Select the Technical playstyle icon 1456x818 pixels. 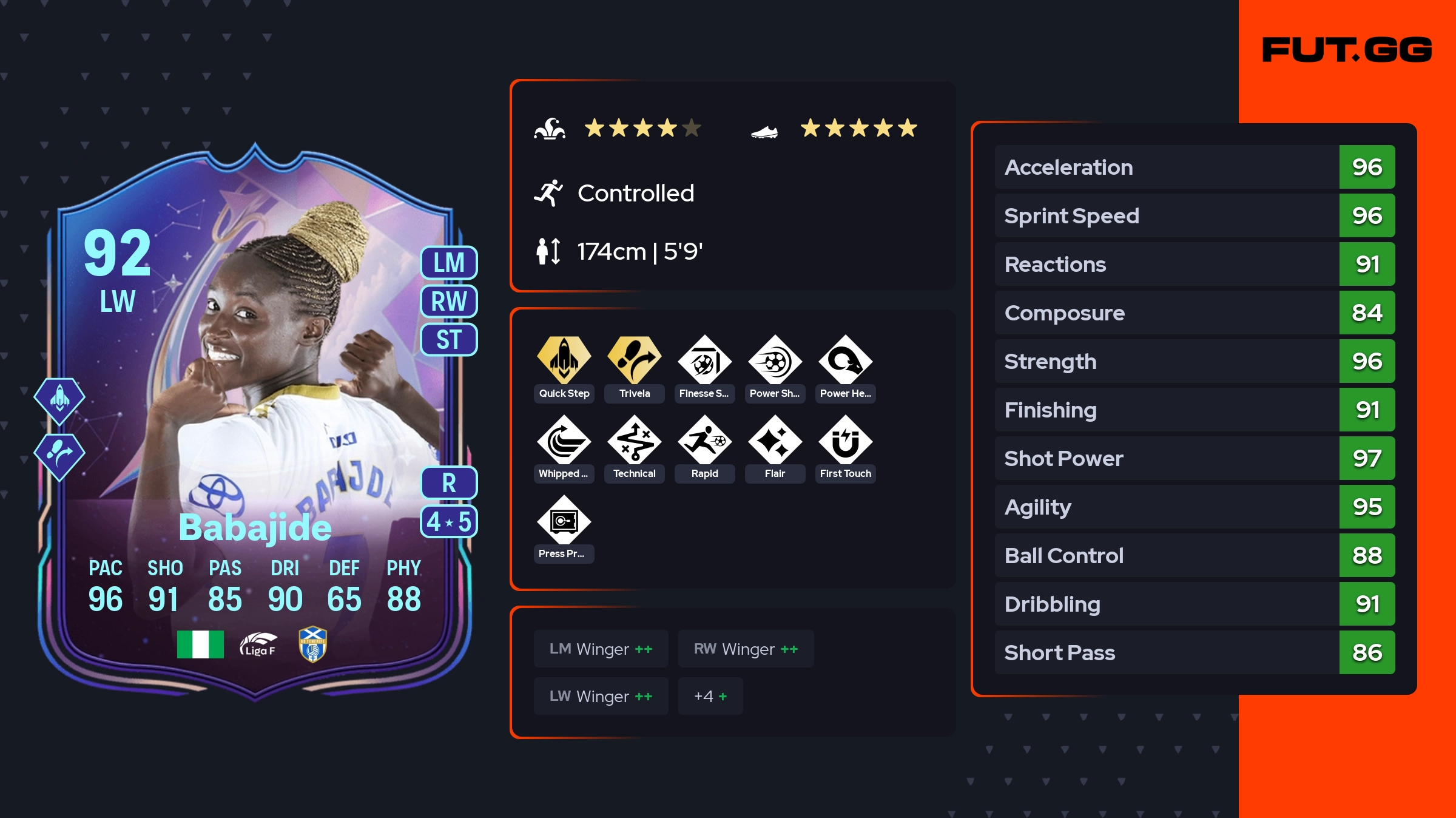click(634, 441)
